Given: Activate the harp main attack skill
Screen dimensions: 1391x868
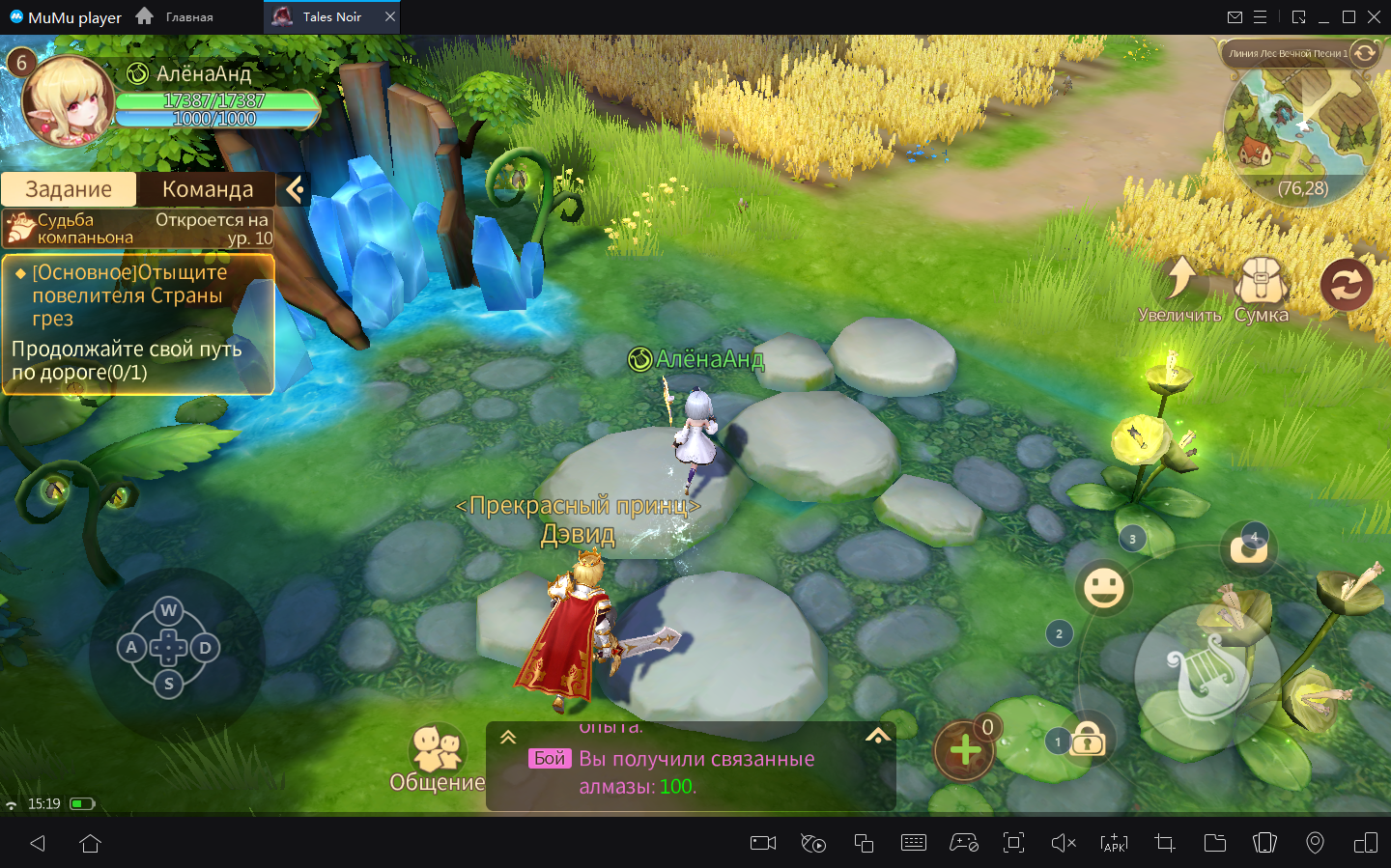Looking at the screenshot, I should 1207,676.
